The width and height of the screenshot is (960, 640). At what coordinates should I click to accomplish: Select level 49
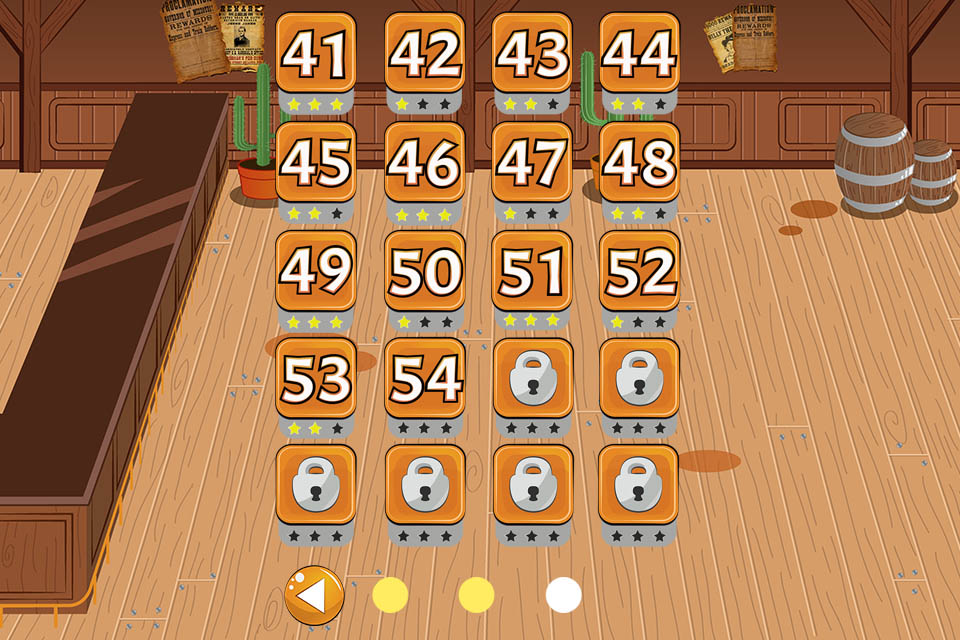point(316,271)
